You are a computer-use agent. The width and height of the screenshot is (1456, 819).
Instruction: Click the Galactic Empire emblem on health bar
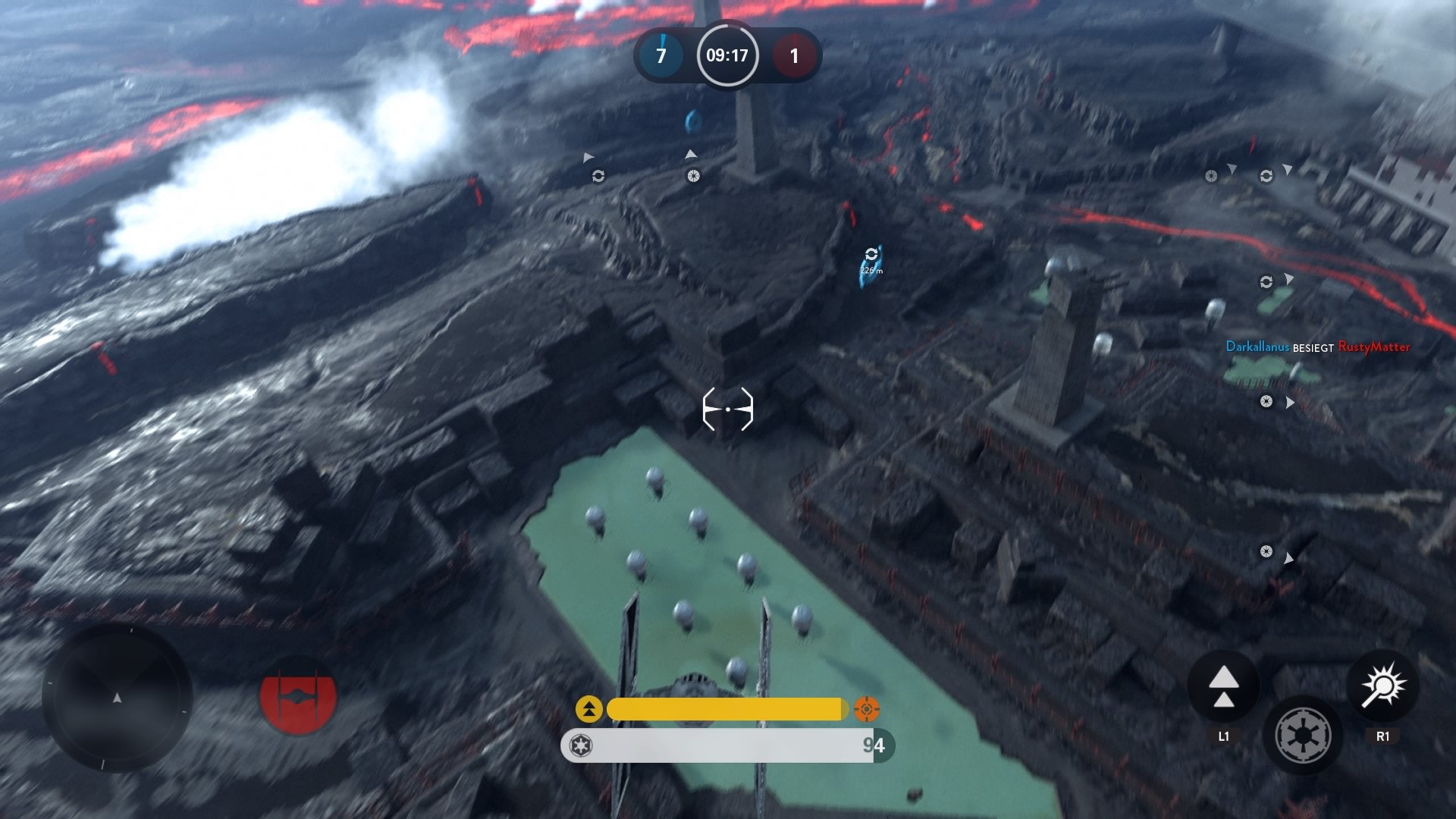pyautogui.click(x=580, y=746)
